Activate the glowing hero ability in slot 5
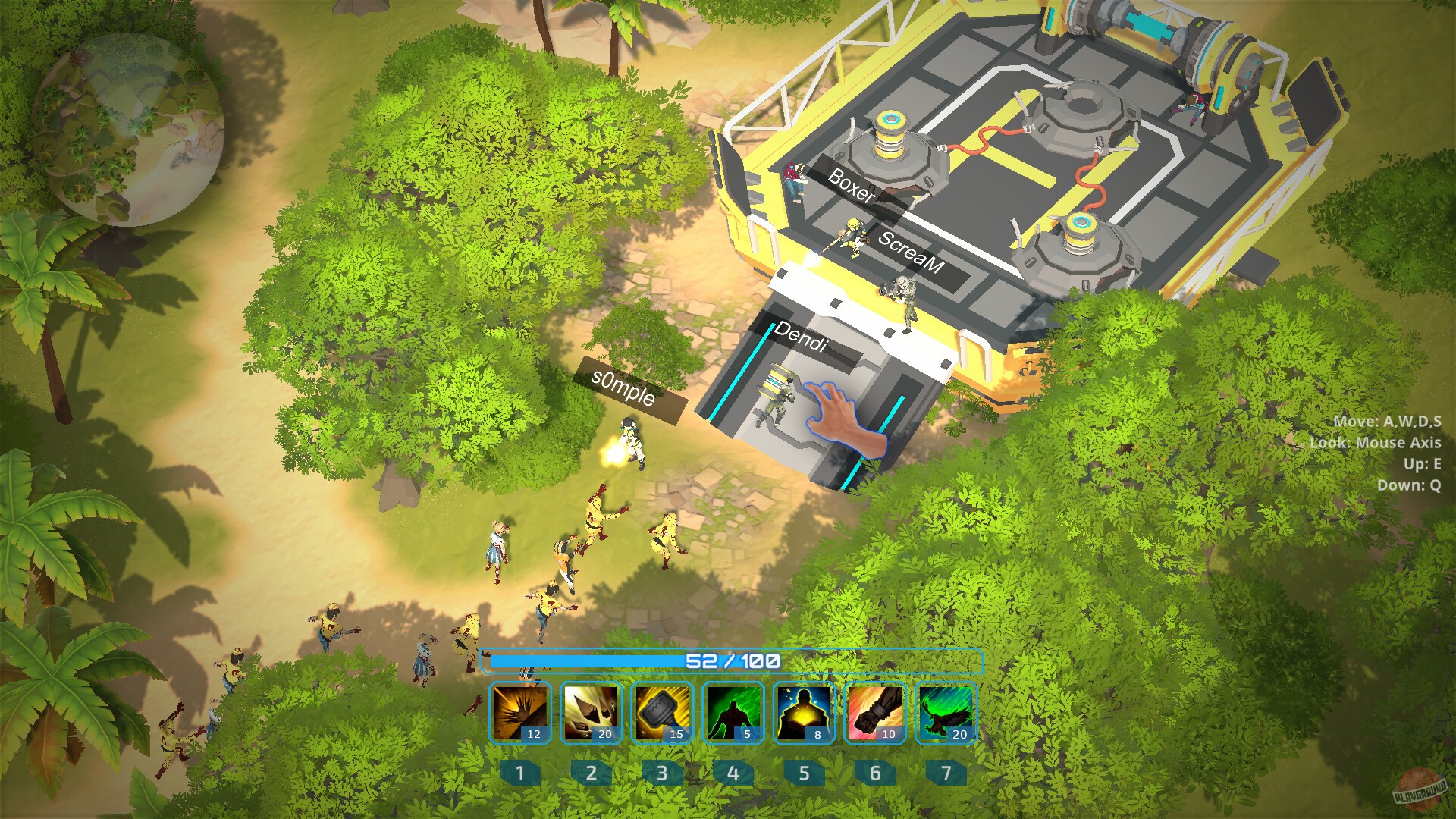This screenshot has width=1456, height=819. 804,713
